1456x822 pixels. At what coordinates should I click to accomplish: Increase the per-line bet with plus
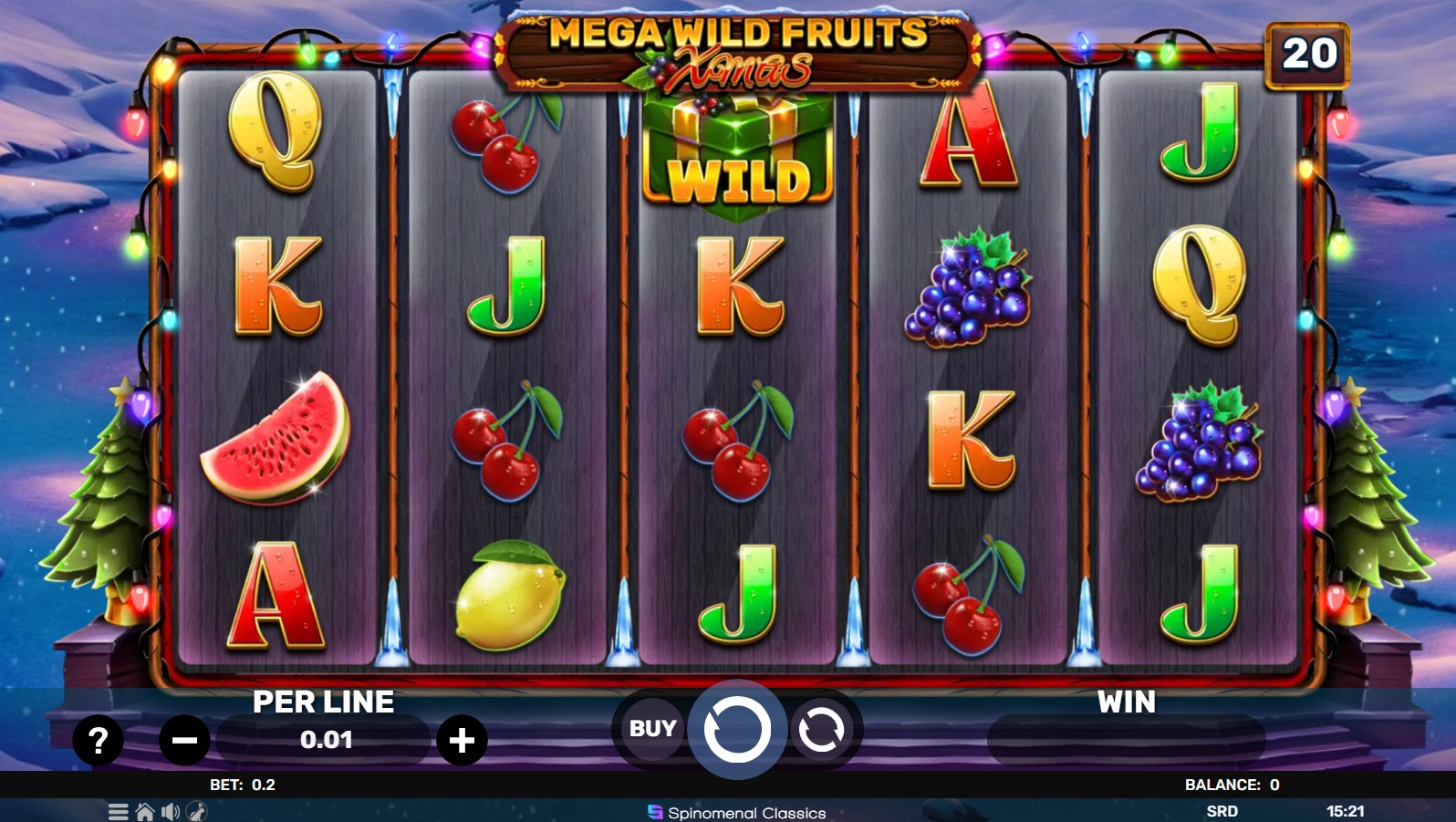point(463,741)
